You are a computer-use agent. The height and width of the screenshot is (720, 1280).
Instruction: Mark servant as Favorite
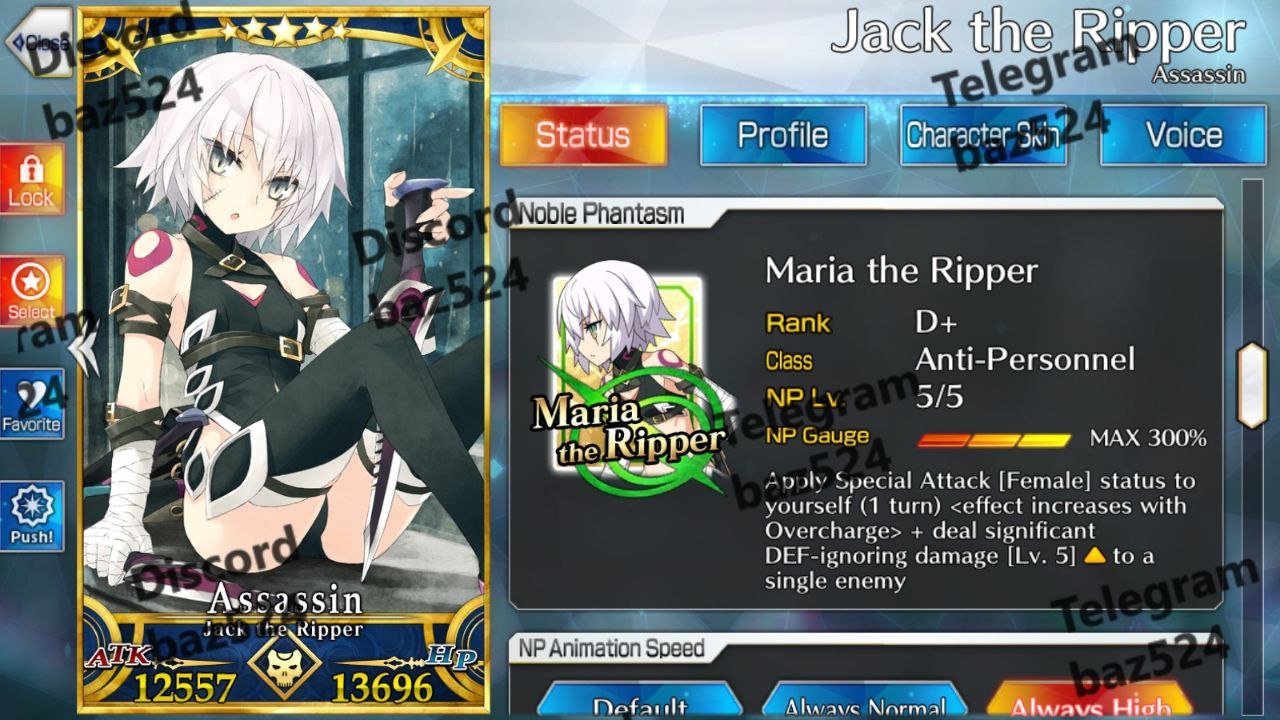pyautogui.click(x=32, y=404)
